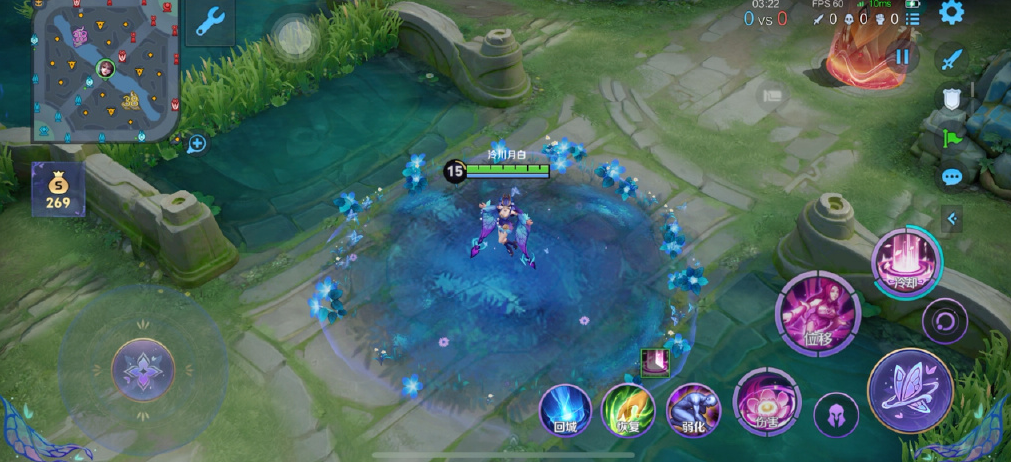Send the shield retreat signal

click(x=951, y=98)
